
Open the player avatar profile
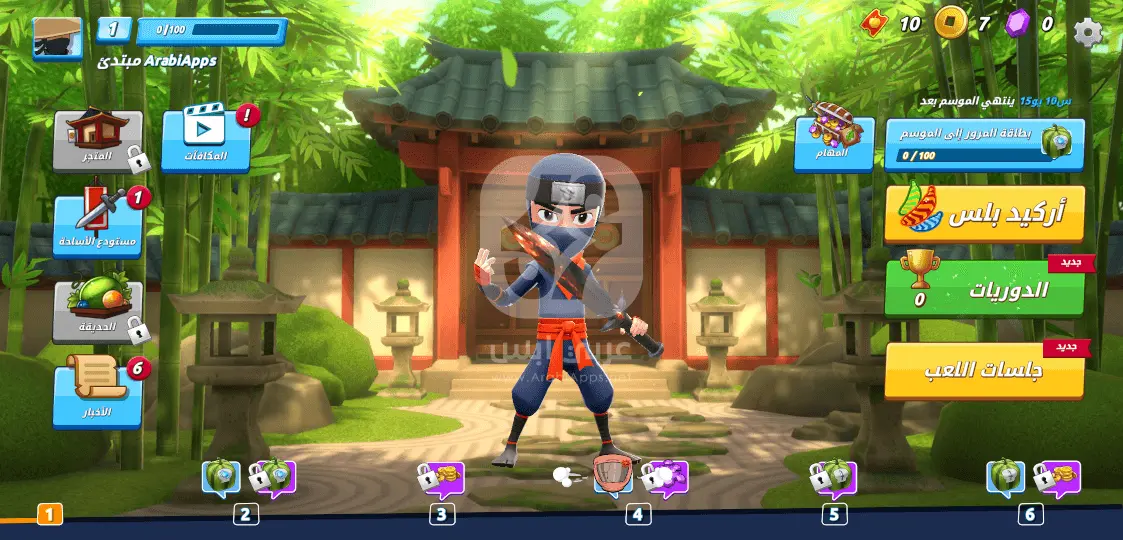[57, 39]
